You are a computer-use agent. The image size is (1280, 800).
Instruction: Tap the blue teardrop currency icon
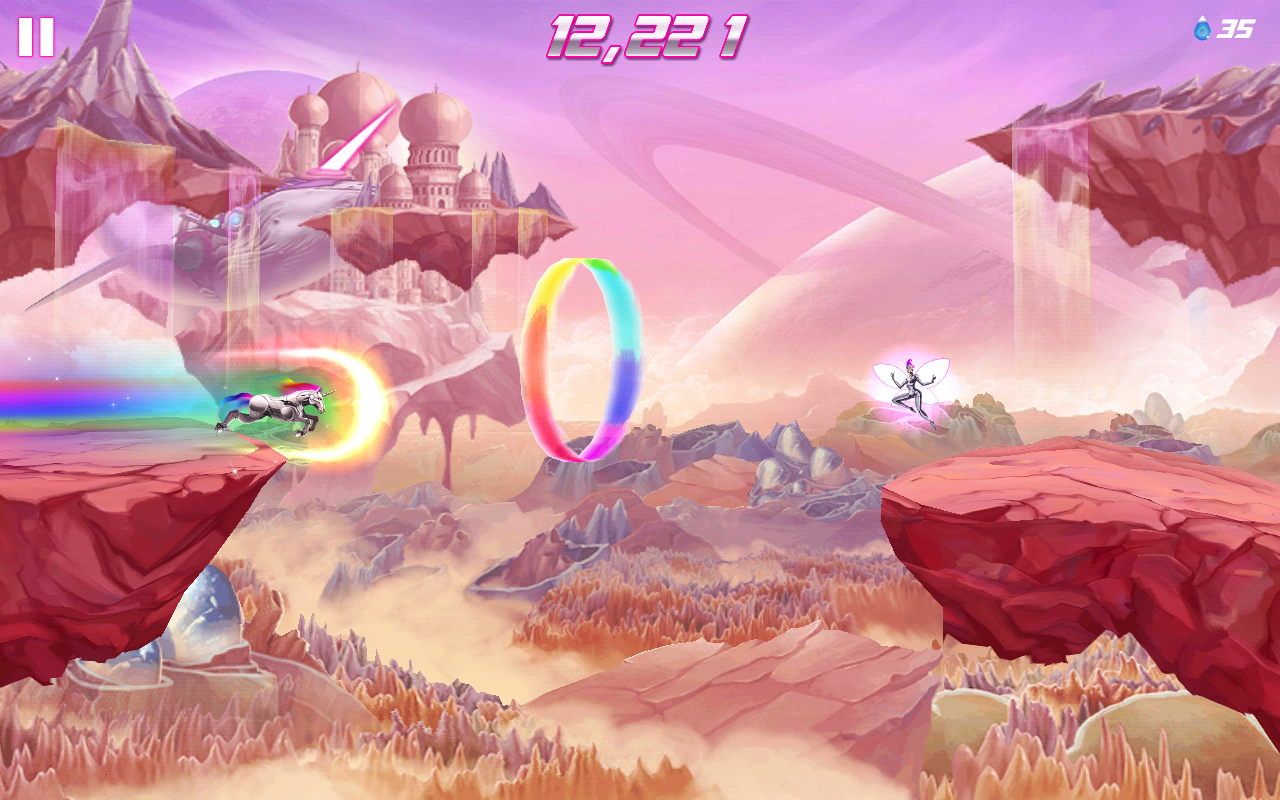click(1203, 30)
